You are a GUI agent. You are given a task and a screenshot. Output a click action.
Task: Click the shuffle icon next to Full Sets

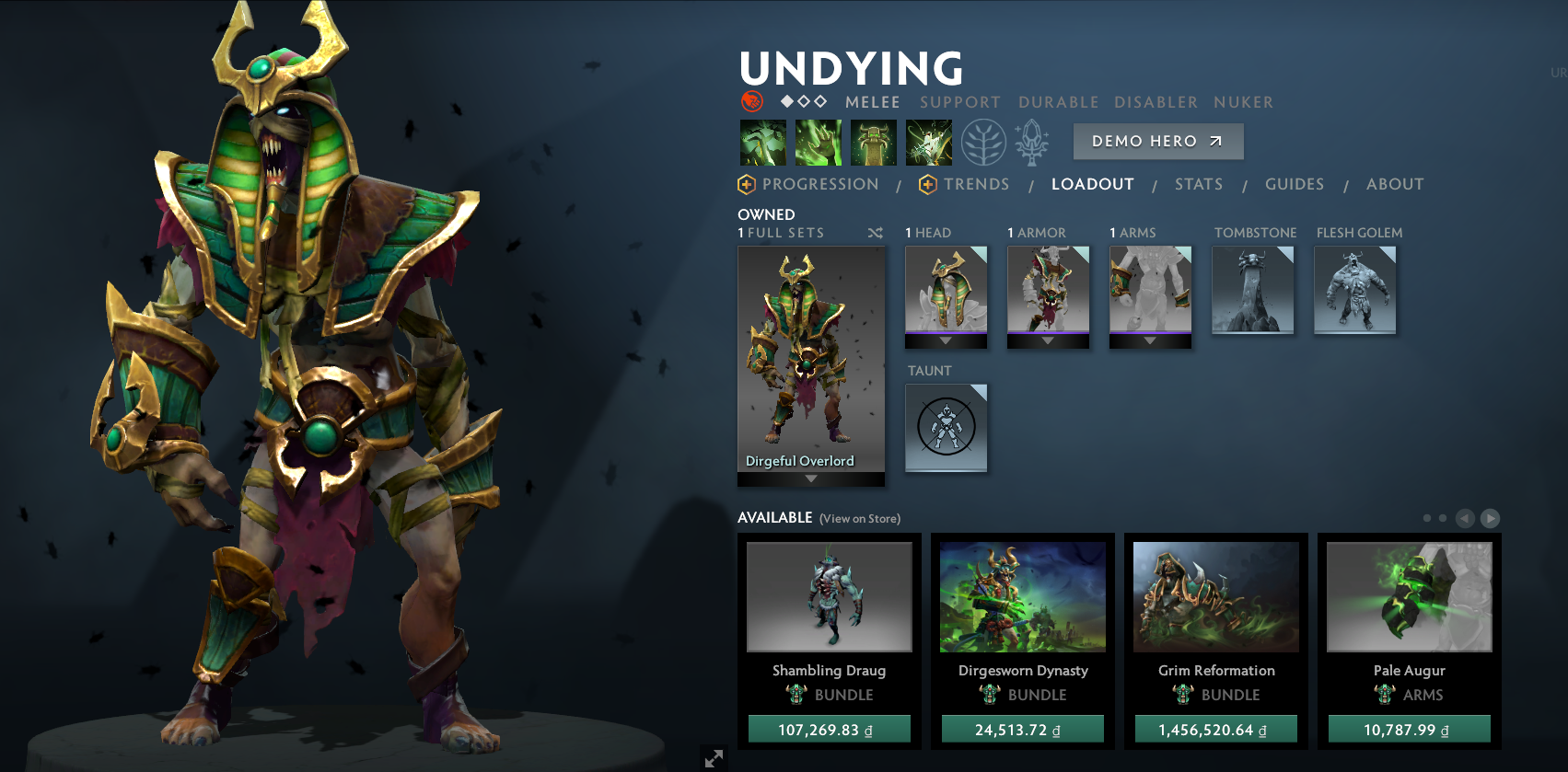tap(875, 233)
